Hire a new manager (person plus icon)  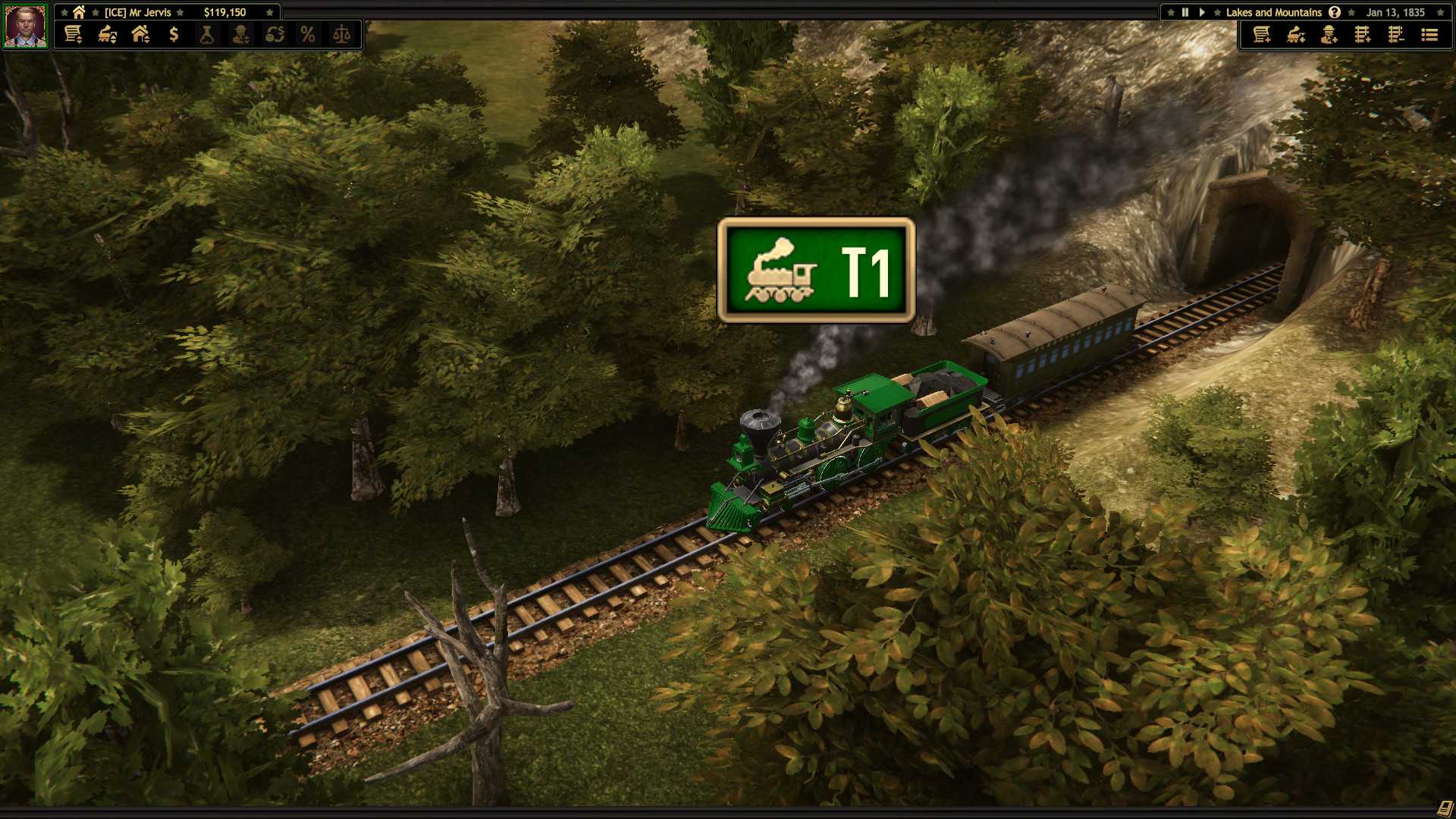(x=1329, y=35)
